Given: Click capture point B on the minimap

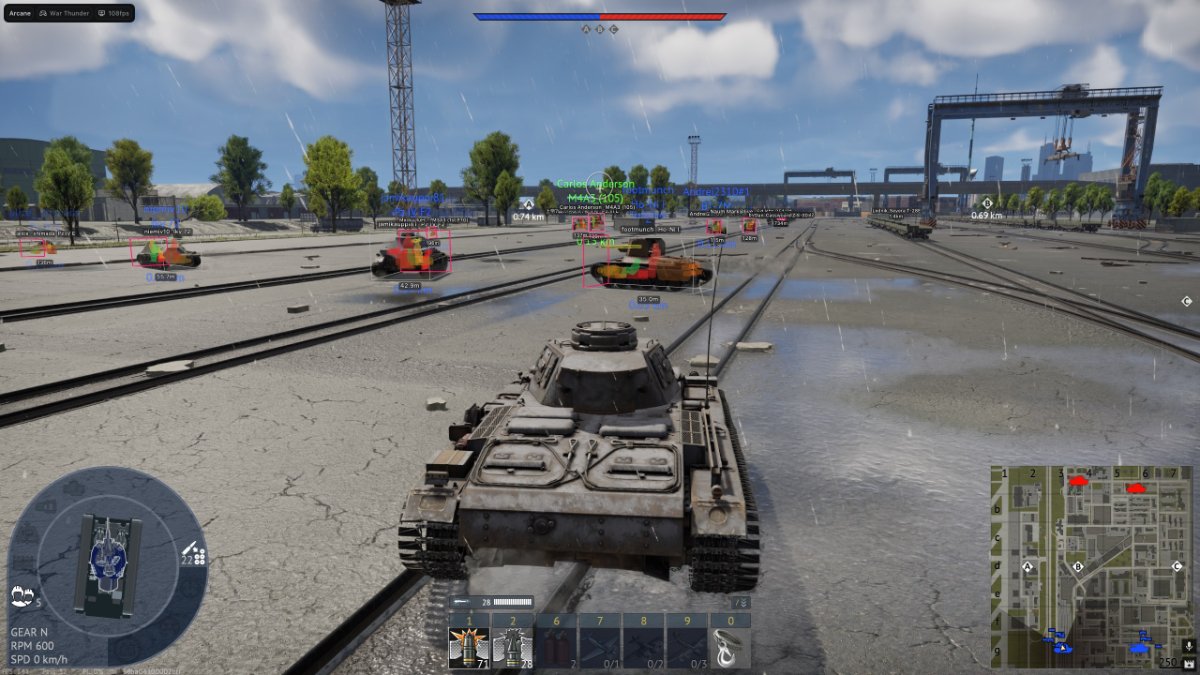Looking at the screenshot, I should click(1078, 567).
